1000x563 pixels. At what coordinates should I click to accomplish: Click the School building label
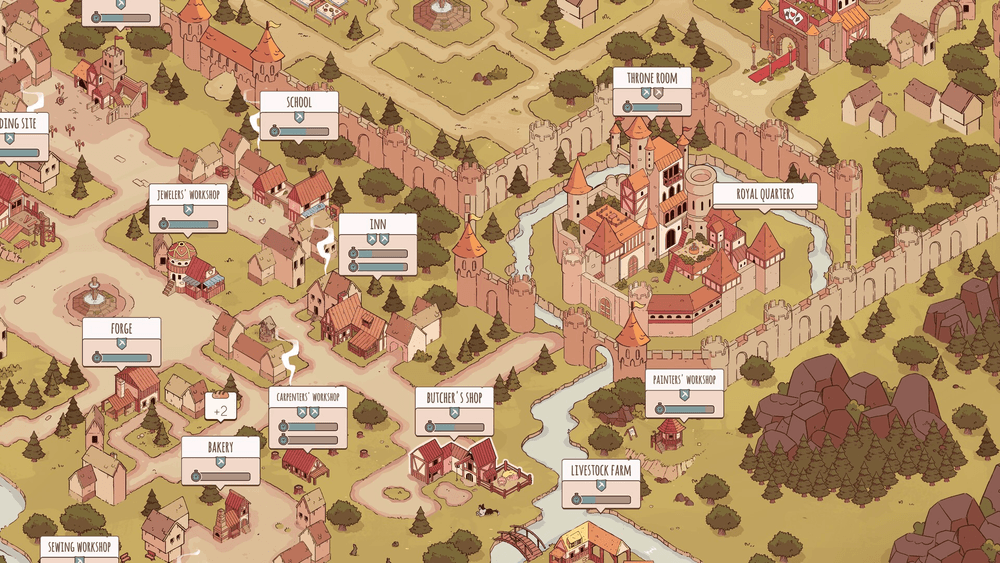[299, 103]
